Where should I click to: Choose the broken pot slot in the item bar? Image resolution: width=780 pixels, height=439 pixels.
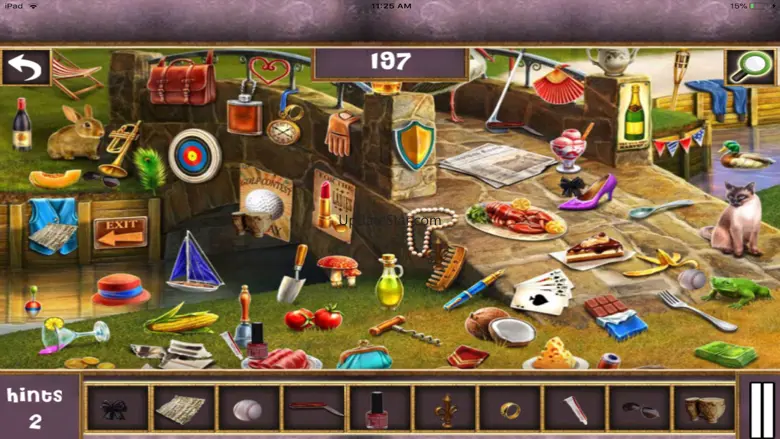(x=705, y=409)
